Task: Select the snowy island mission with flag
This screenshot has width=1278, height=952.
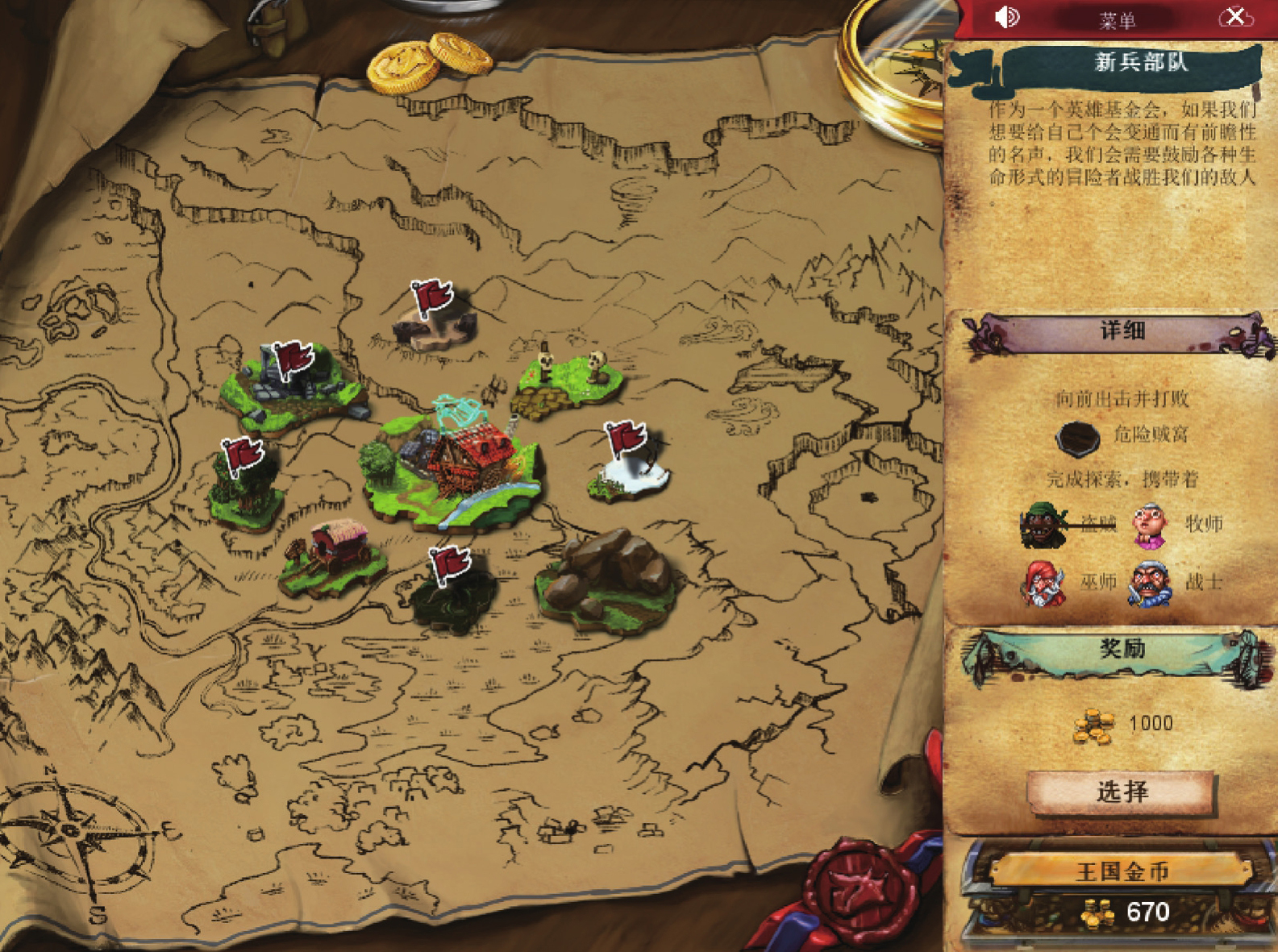Action: (x=630, y=468)
